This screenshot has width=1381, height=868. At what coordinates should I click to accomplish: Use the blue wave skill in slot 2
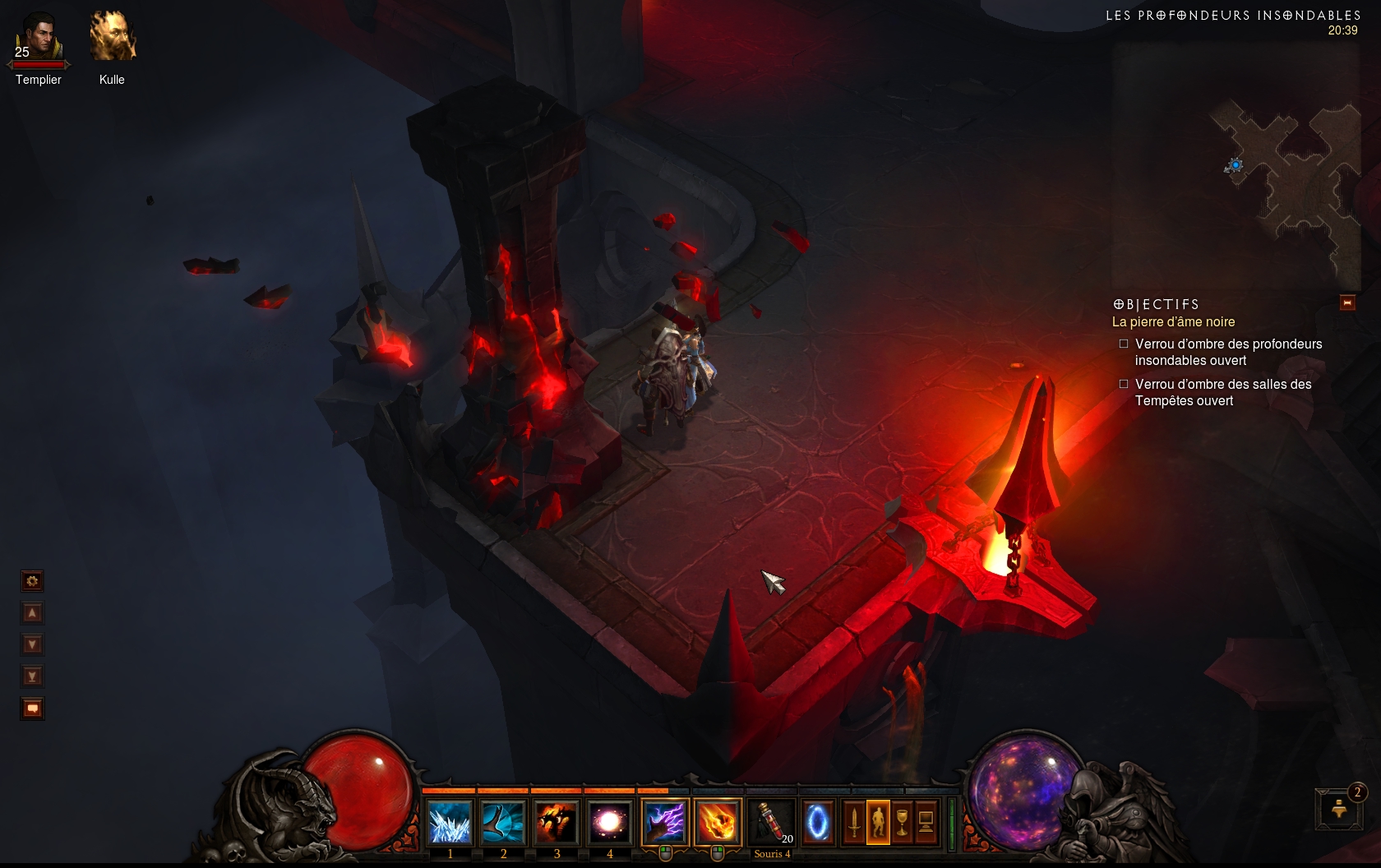(x=503, y=823)
